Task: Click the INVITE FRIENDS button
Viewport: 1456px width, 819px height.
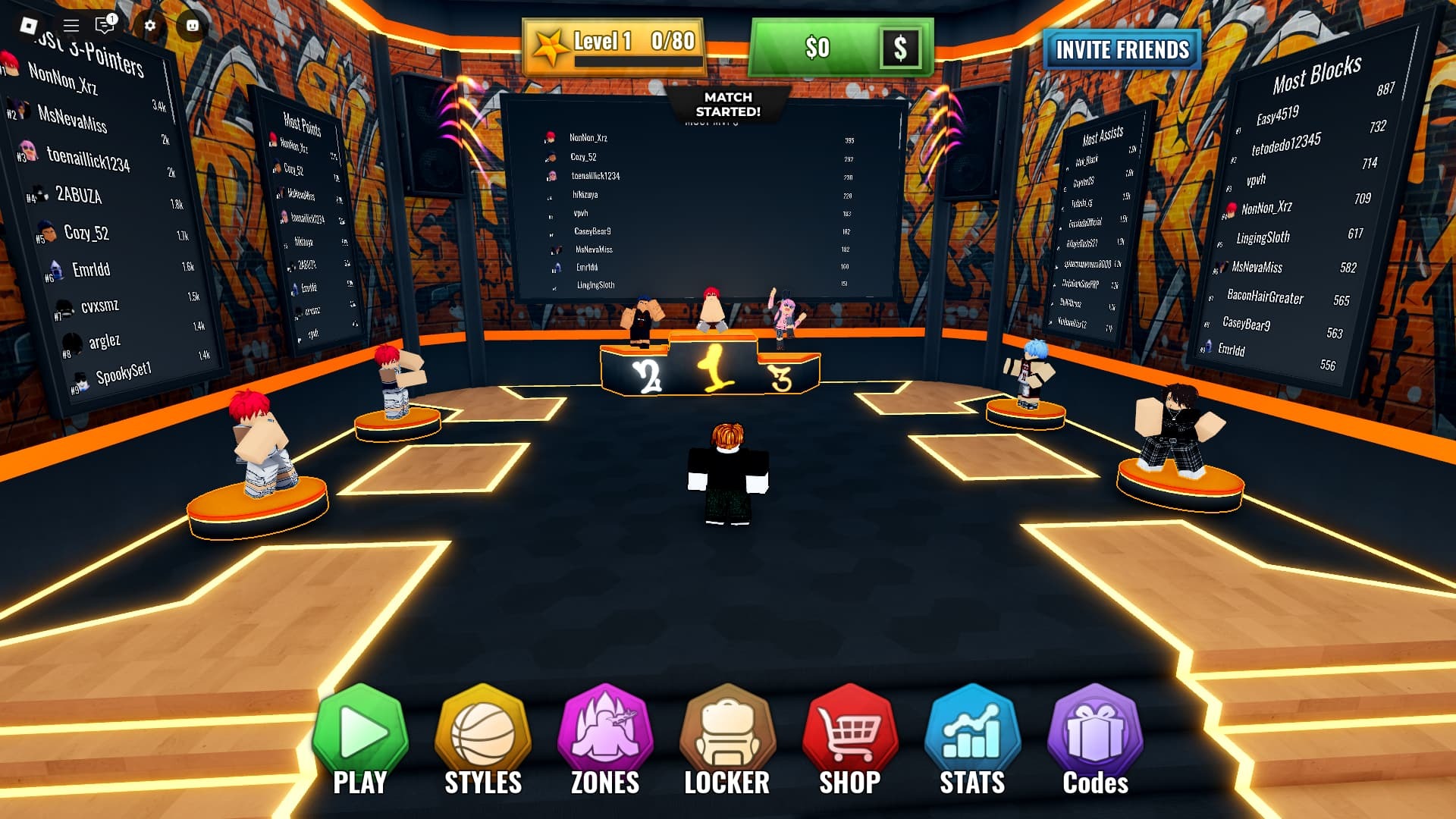Action: [x=1122, y=50]
